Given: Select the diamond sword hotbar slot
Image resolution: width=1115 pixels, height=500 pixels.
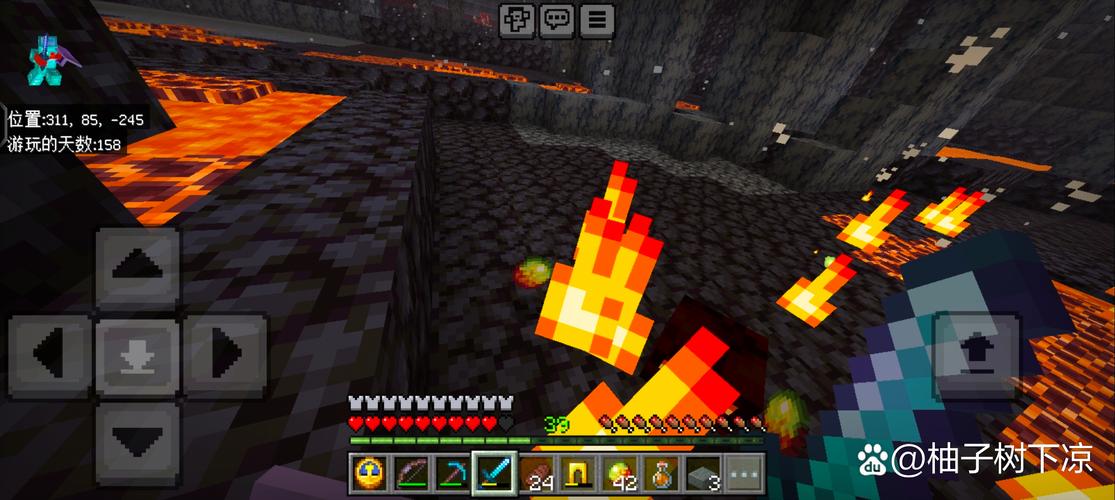Looking at the screenshot, I should coord(493,472).
